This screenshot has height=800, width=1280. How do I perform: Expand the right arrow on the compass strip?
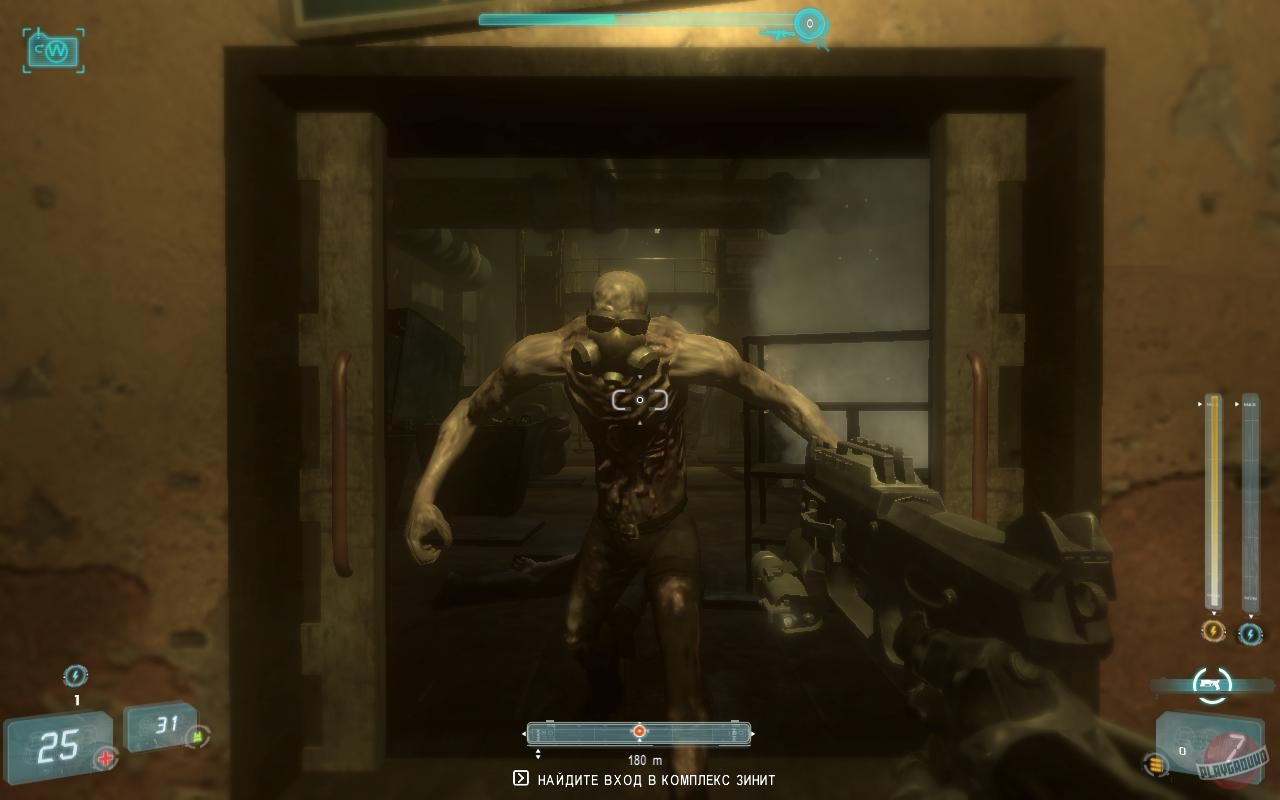coord(753,733)
